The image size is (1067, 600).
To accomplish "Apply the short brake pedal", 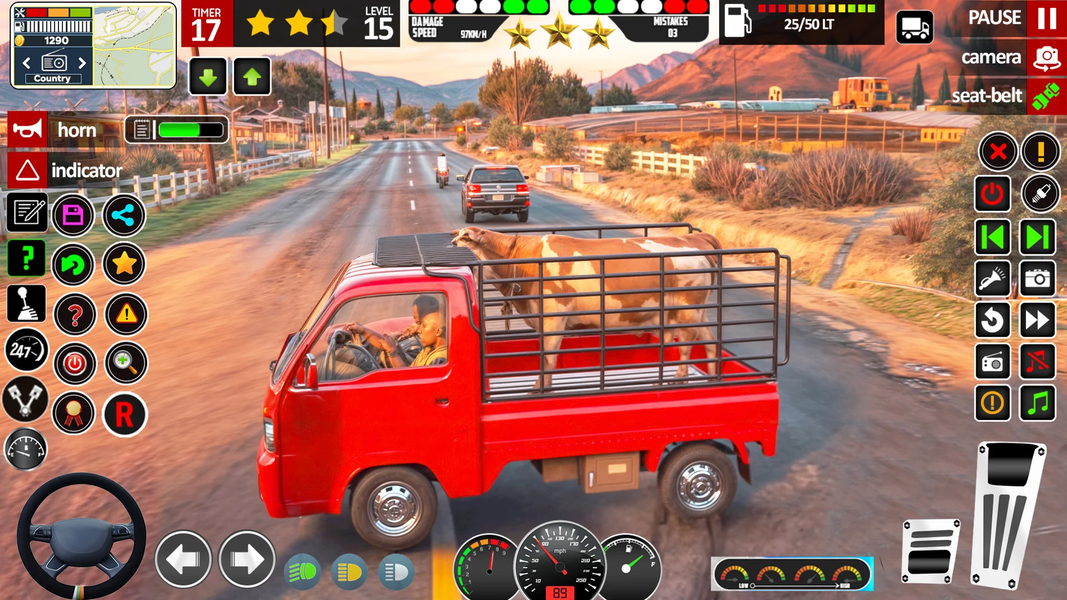I will 930,550.
